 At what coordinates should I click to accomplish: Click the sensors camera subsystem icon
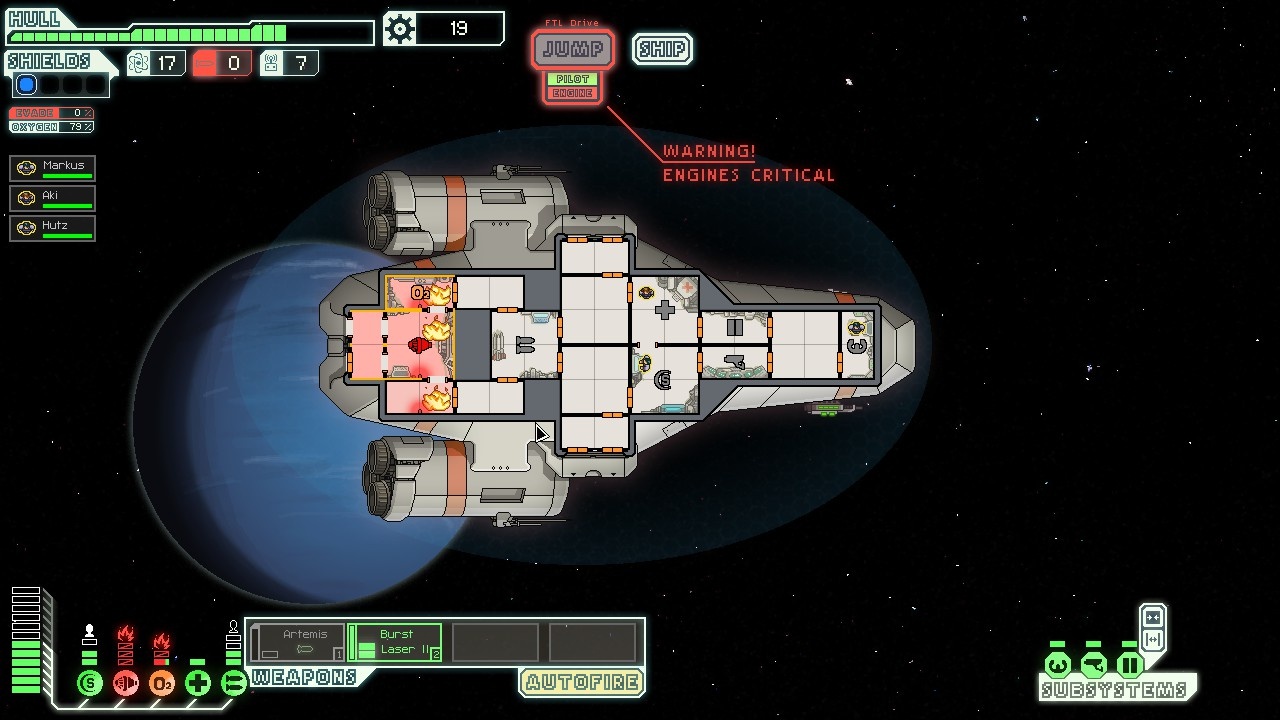point(1093,665)
